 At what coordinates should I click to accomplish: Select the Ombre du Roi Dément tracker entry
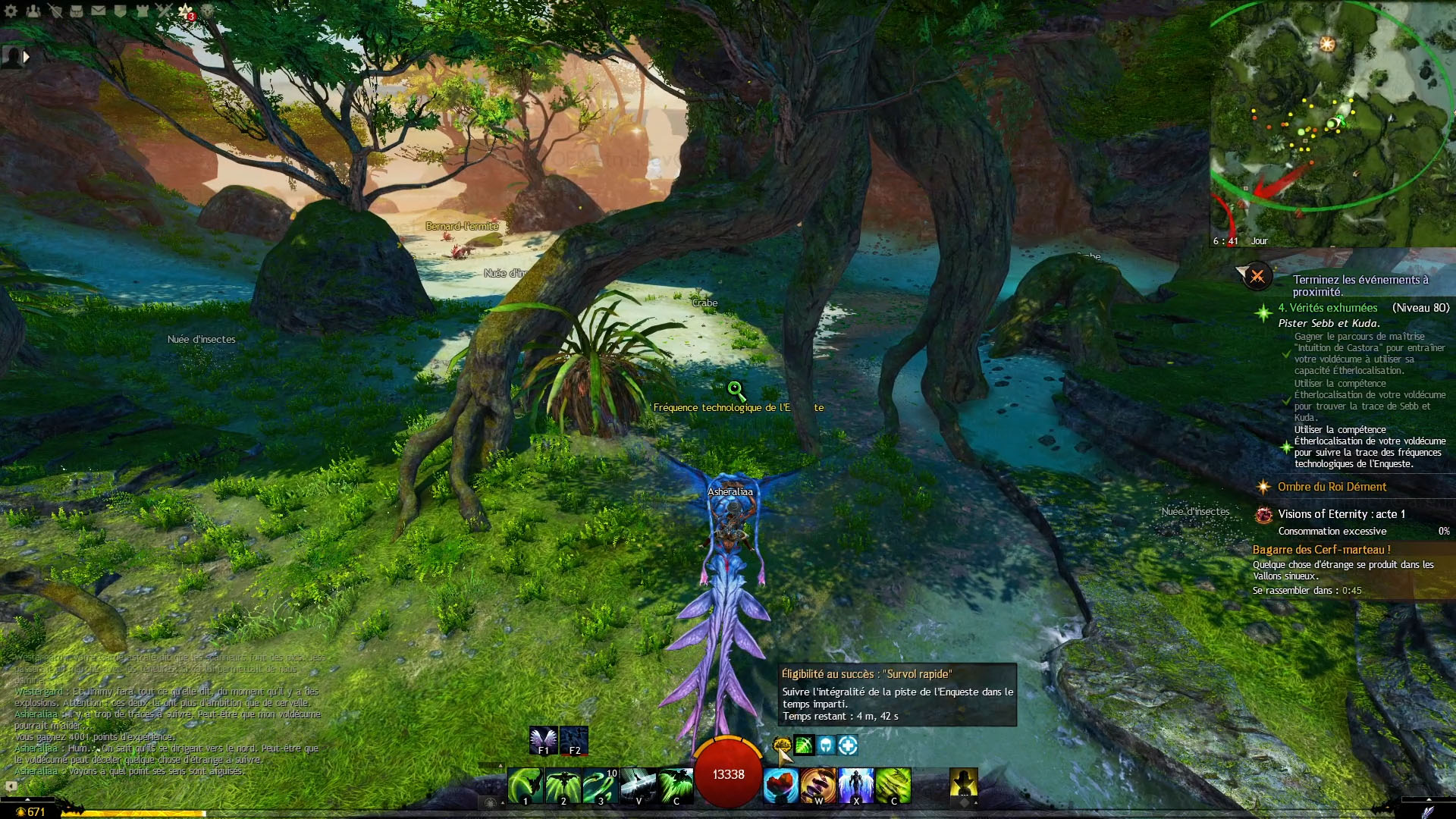(x=1332, y=487)
